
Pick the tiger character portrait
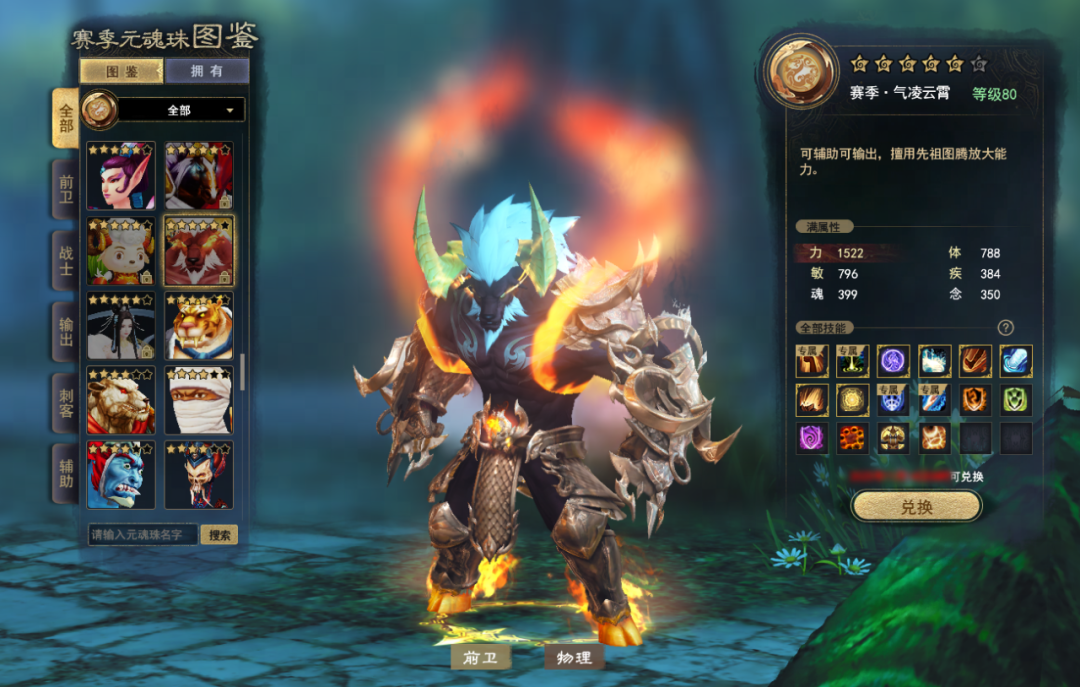(199, 326)
